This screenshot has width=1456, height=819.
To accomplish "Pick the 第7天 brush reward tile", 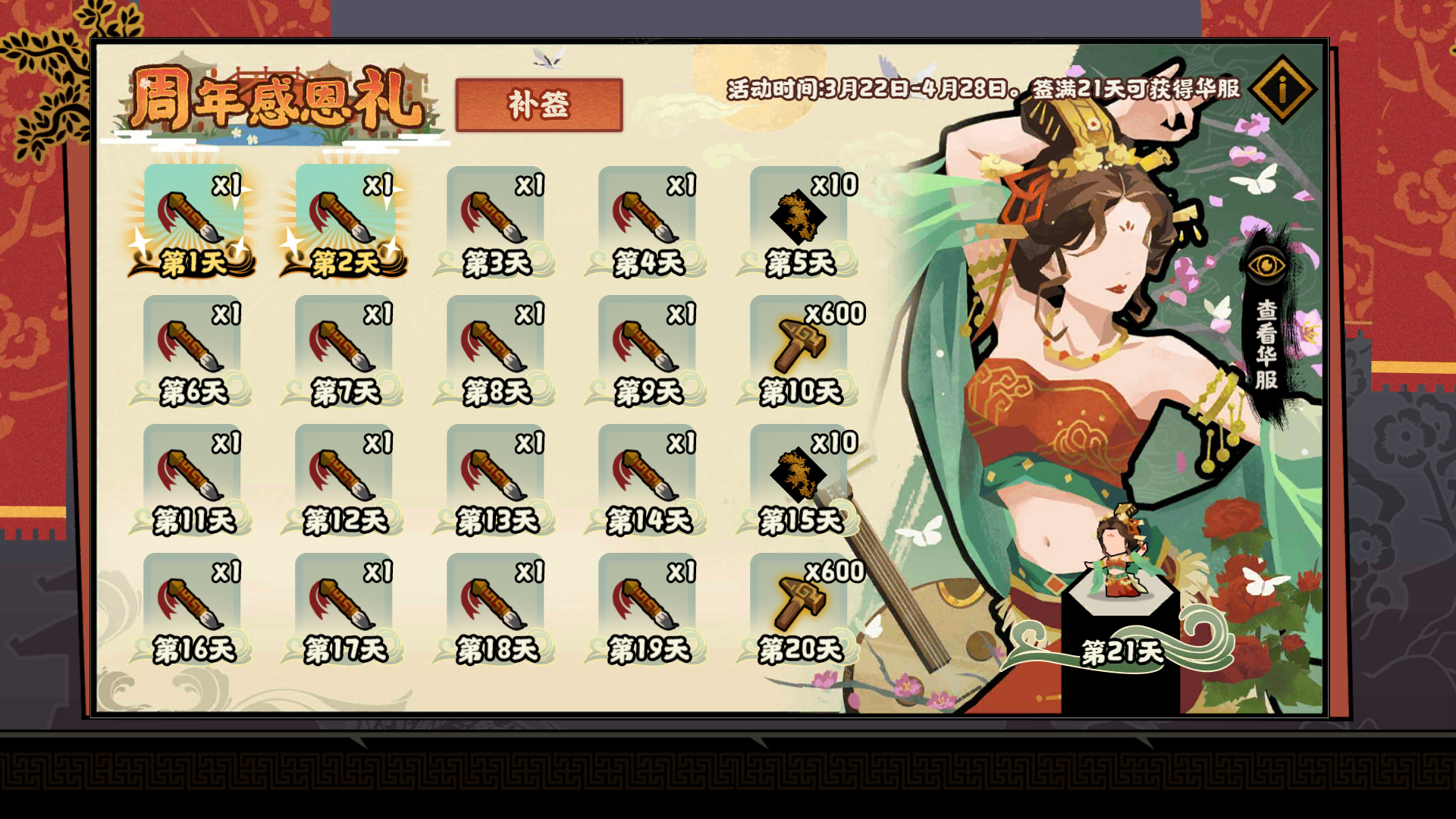I will [x=344, y=349].
